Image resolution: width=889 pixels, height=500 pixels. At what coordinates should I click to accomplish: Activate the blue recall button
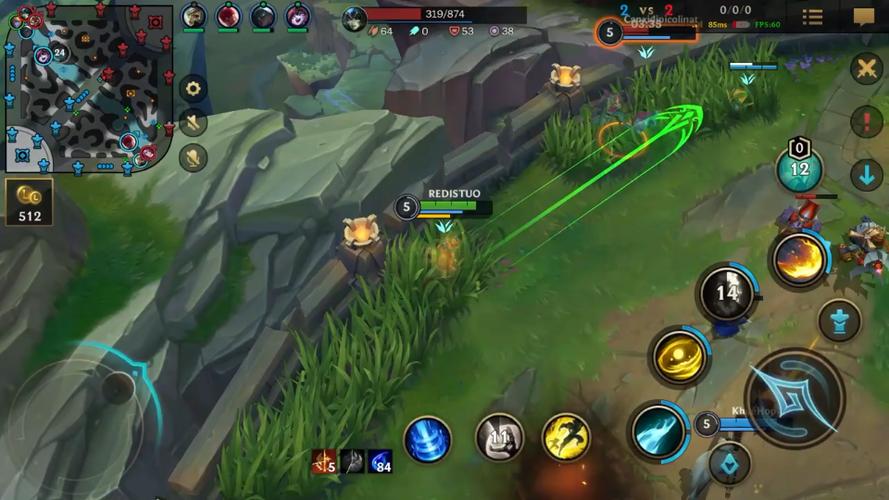pyautogui.click(x=427, y=438)
